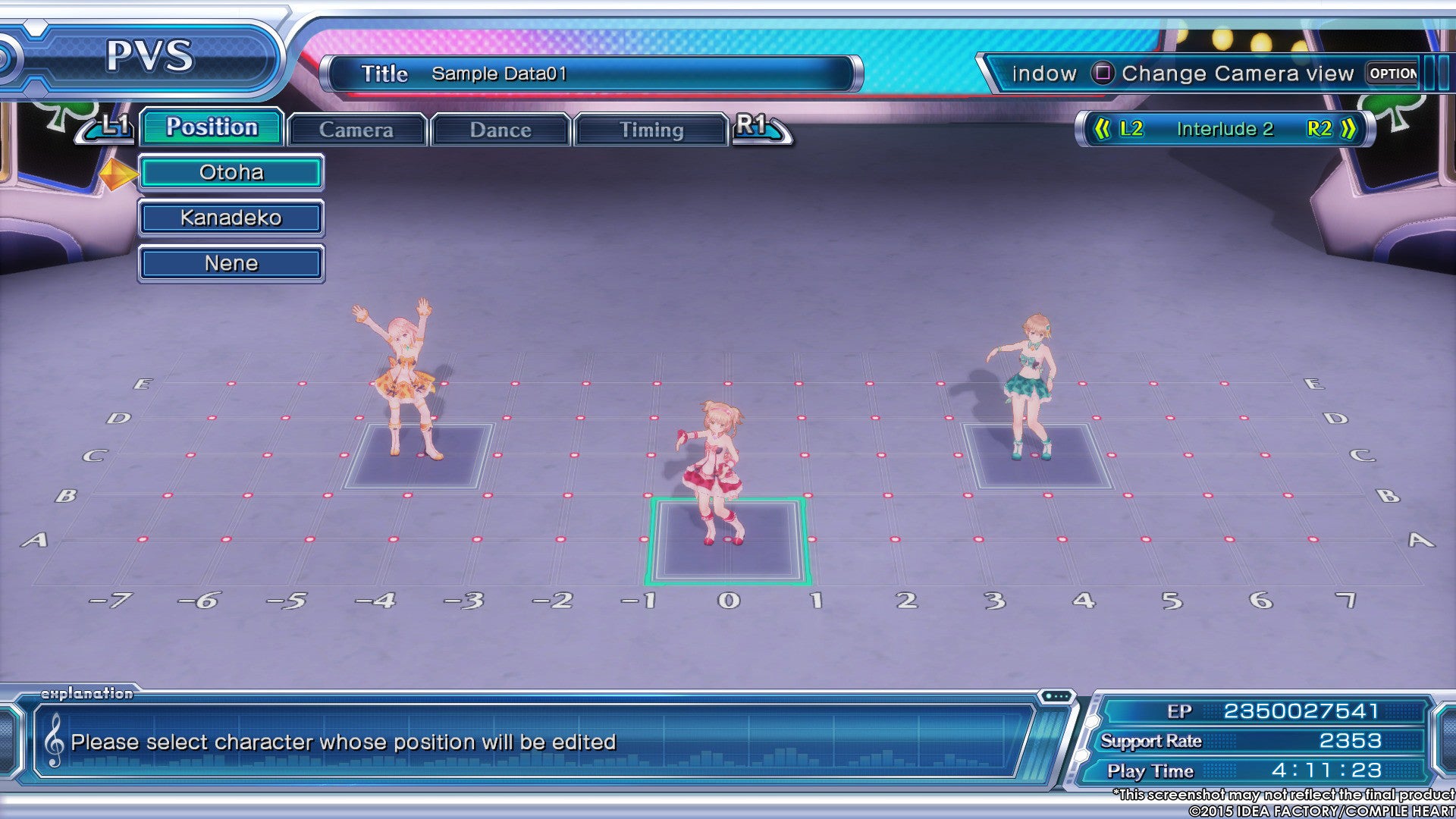Go to the Timing tab
1456x819 pixels.
pyautogui.click(x=651, y=130)
